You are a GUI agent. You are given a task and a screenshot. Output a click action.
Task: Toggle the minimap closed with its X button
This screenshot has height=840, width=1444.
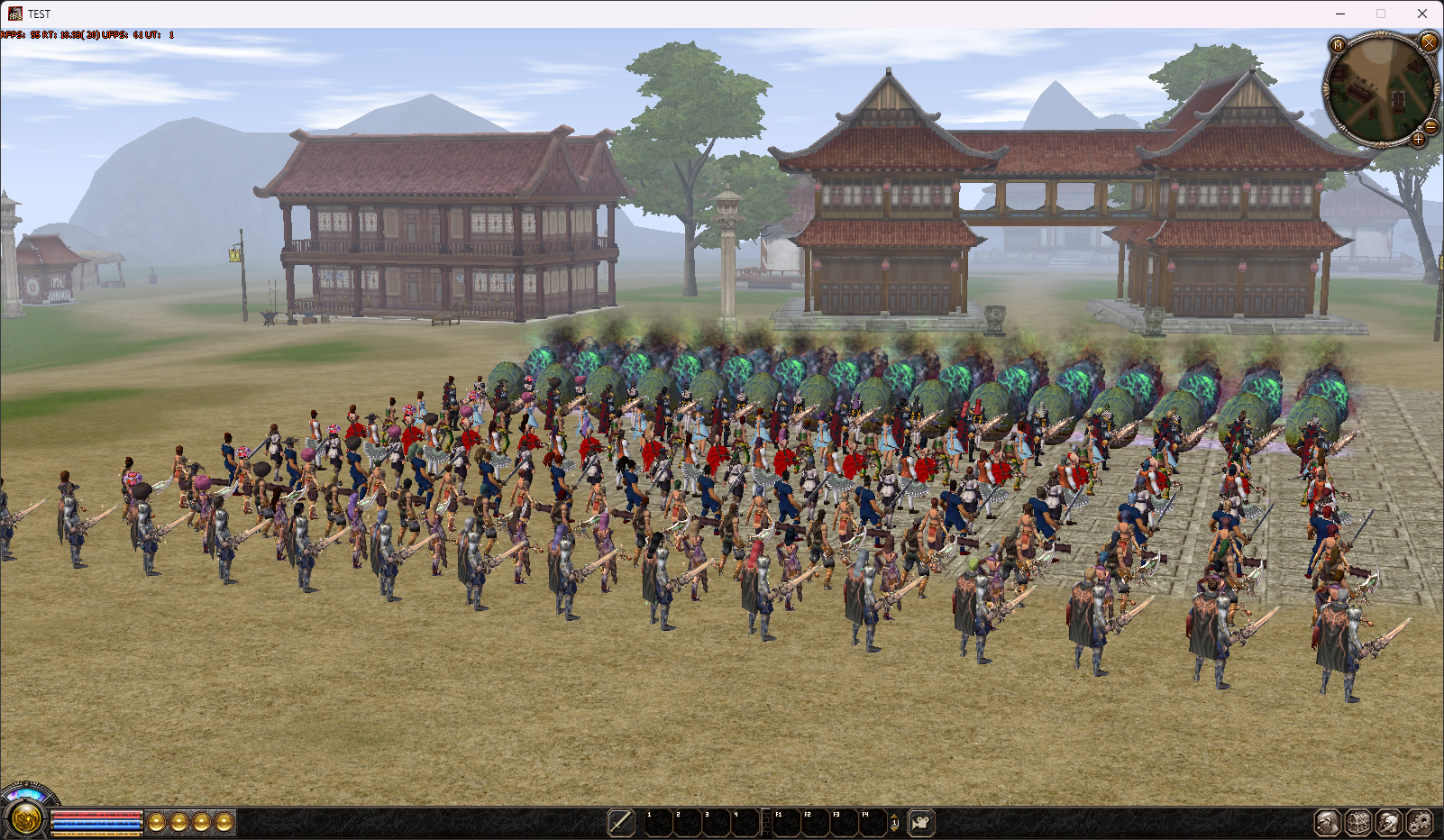[x=1429, y=42]
